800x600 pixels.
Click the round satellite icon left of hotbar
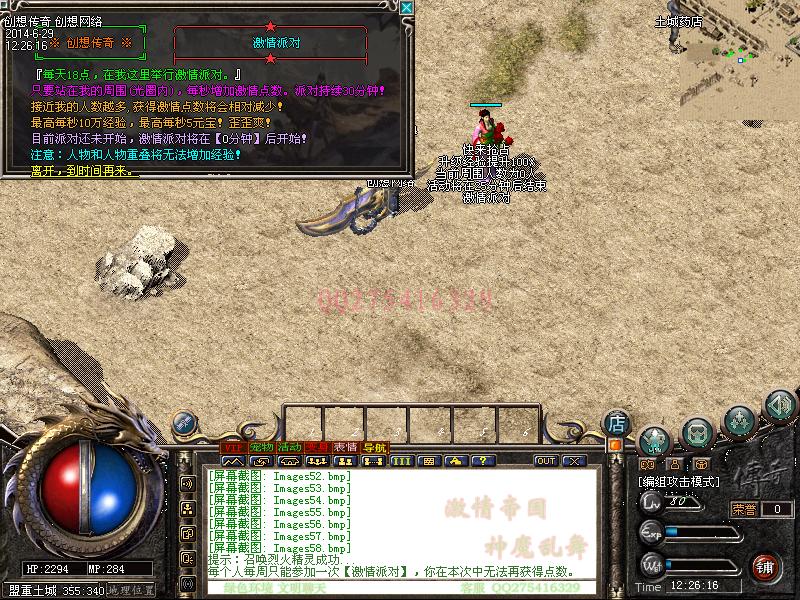click(x=185, y=423)
